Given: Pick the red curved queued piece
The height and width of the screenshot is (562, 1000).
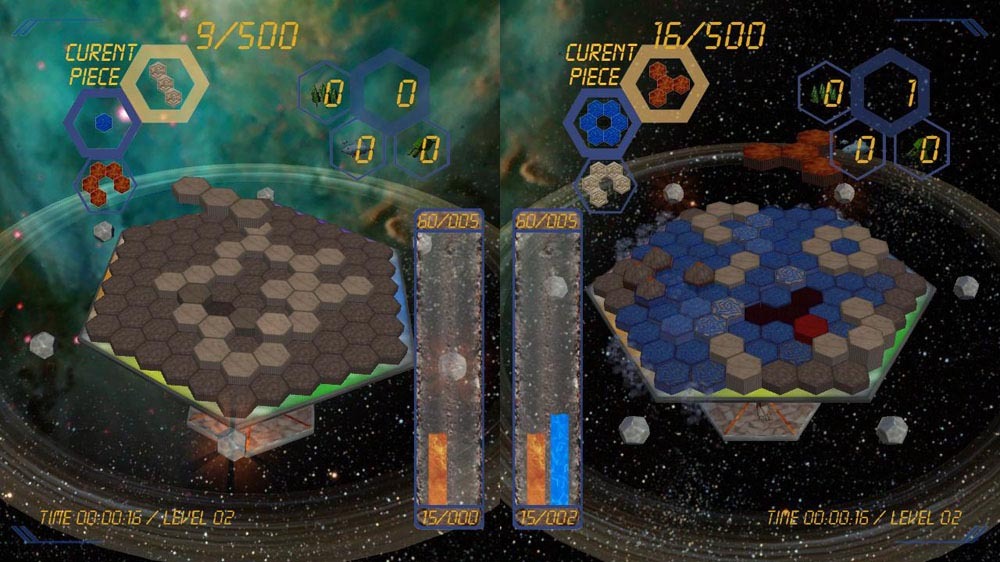Looking at the screenshot, I should (104, 180).
